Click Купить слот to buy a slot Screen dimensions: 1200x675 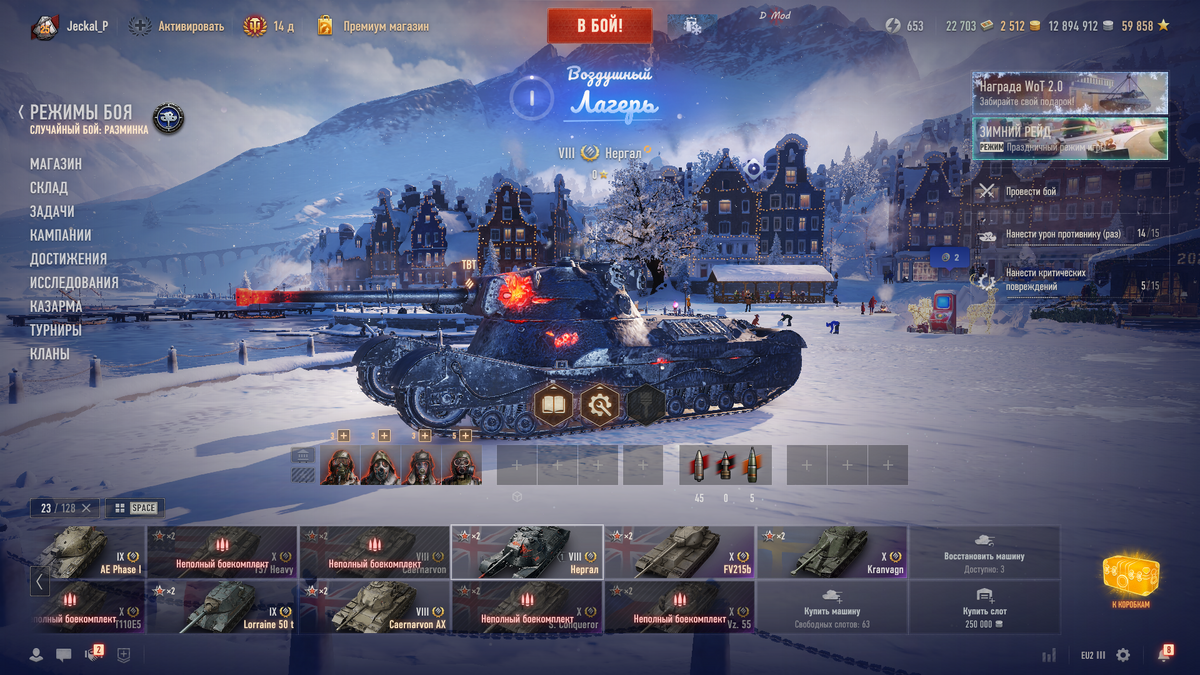[x=984, y=607]
